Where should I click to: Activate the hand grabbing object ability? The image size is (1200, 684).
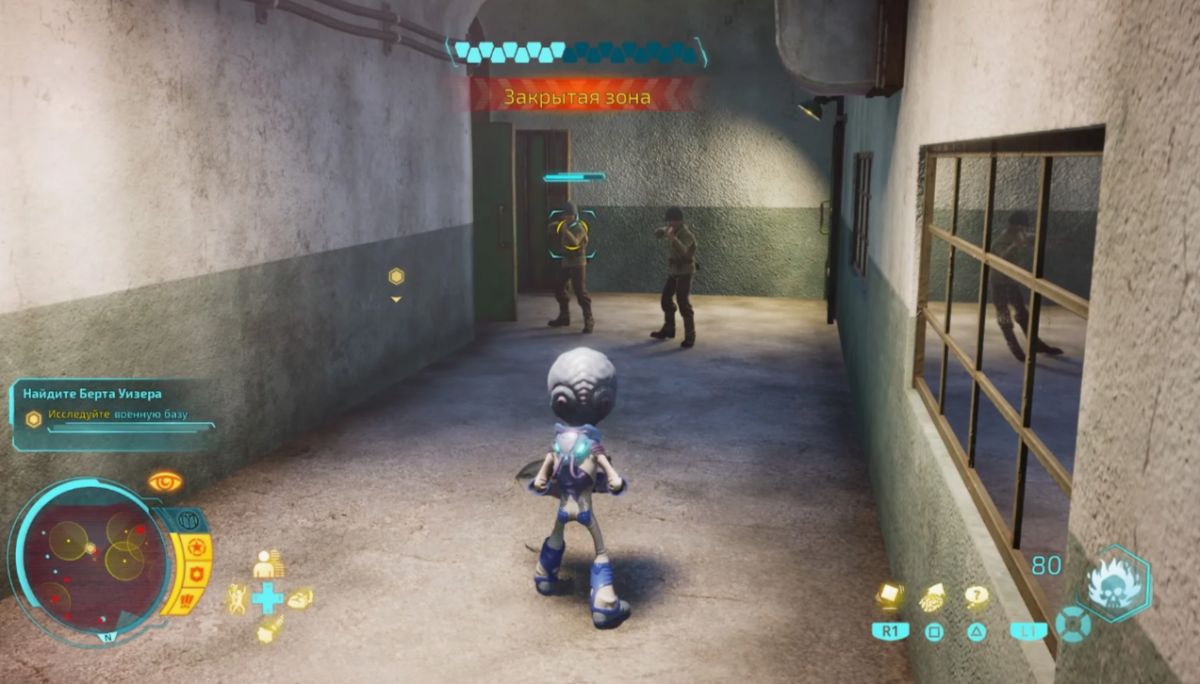tap(933, 597)
